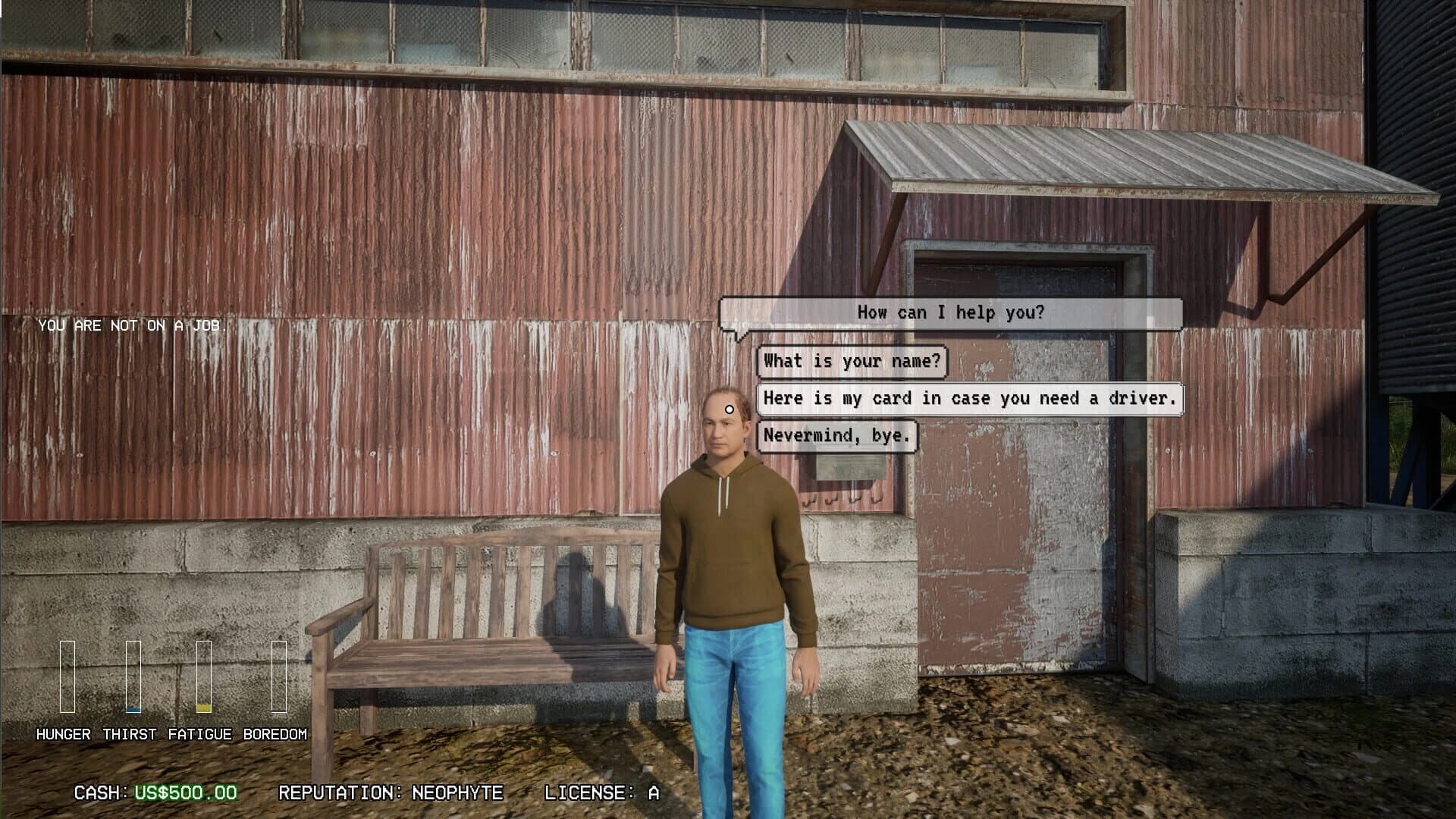The image size is (1456, 819).
Task: Click the "How can I help you?" speech bubble
Action: 952,311
